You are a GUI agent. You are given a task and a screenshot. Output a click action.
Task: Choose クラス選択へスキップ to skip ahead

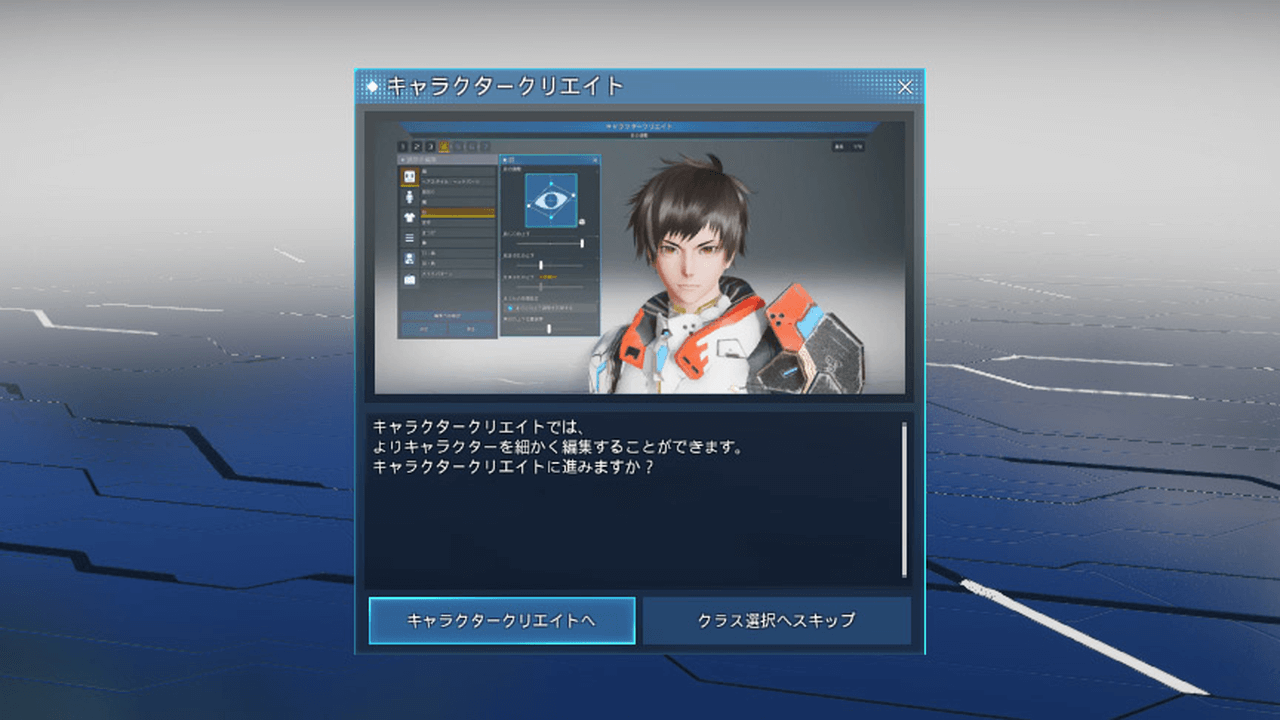[x=776, y=621]
